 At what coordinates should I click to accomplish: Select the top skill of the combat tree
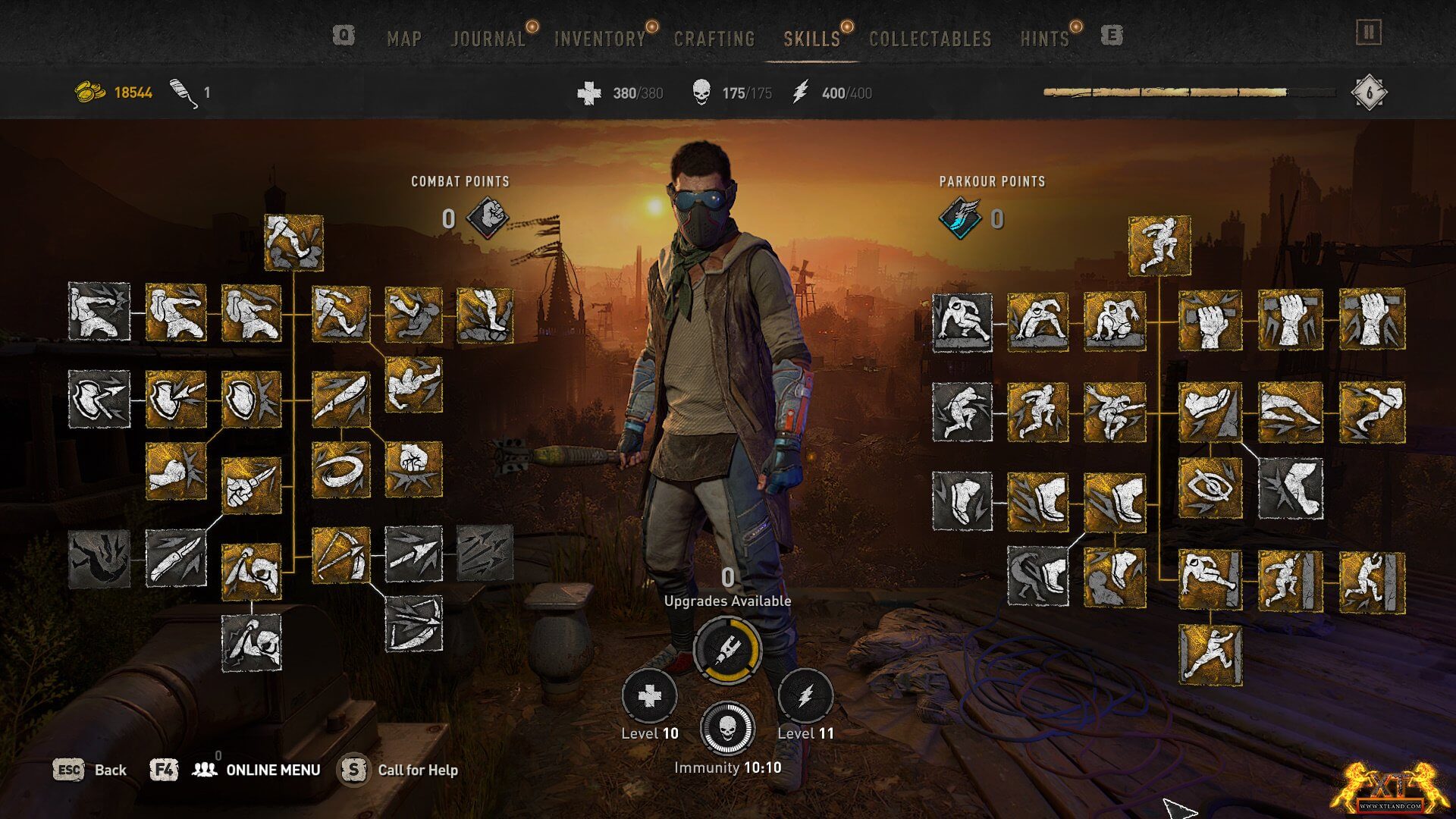293,243
